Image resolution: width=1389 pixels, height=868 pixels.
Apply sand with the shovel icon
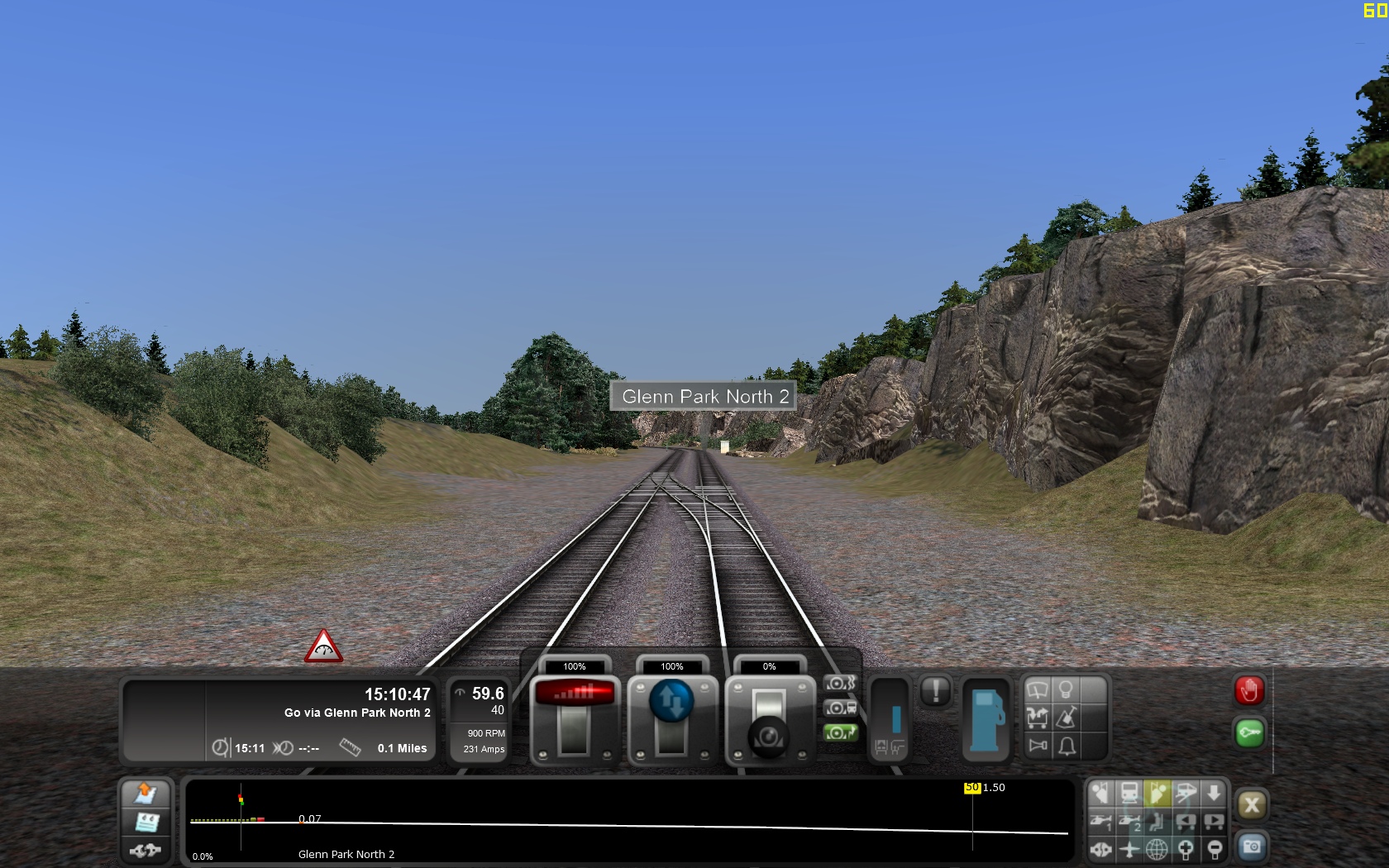(x=1066, y=717)
